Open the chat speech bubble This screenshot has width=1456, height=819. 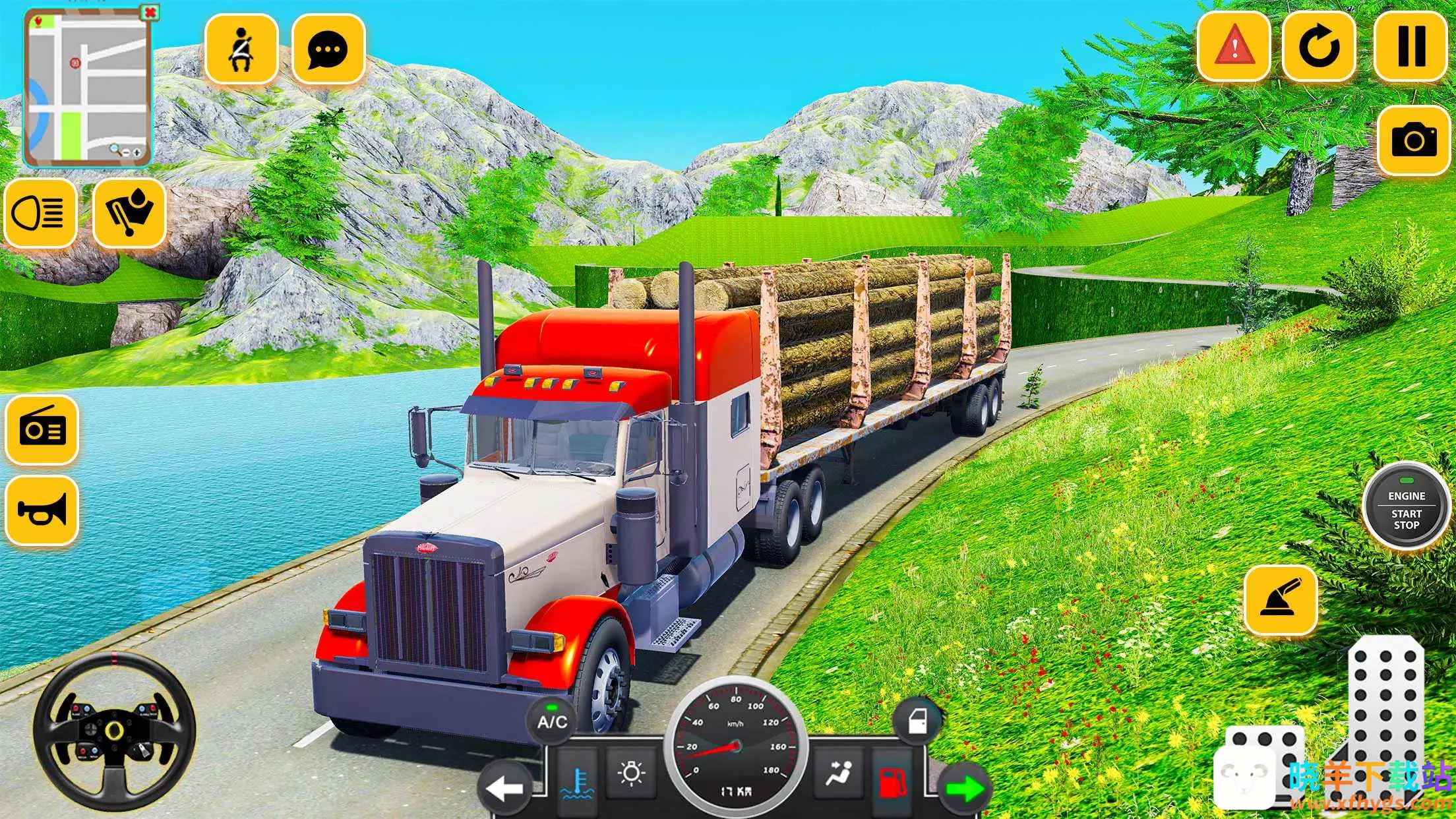(x=328, y=49)
